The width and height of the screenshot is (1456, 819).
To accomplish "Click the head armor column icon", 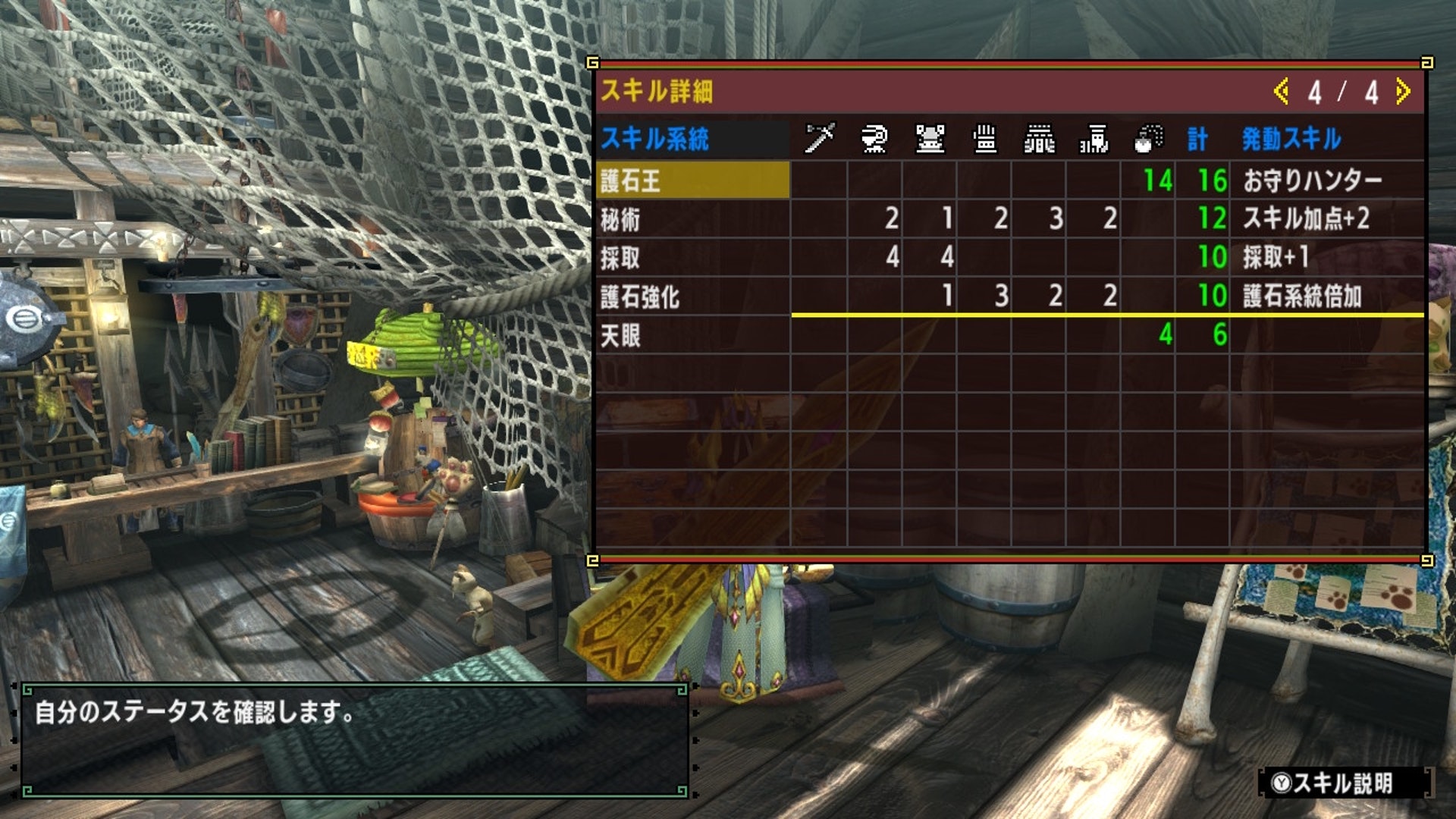I will click(874, 139).
